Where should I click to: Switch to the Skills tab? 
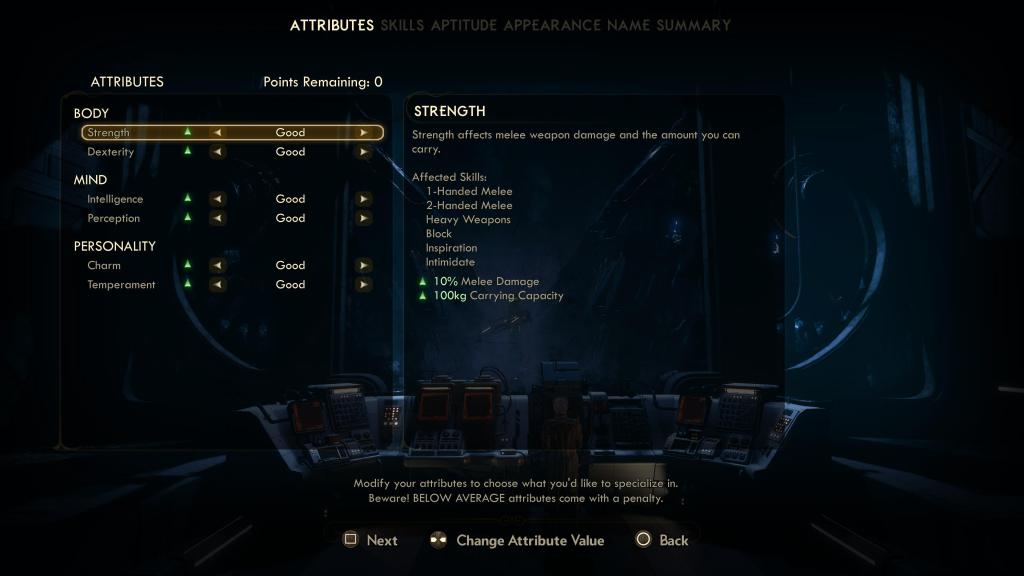[x=402, y=25]
